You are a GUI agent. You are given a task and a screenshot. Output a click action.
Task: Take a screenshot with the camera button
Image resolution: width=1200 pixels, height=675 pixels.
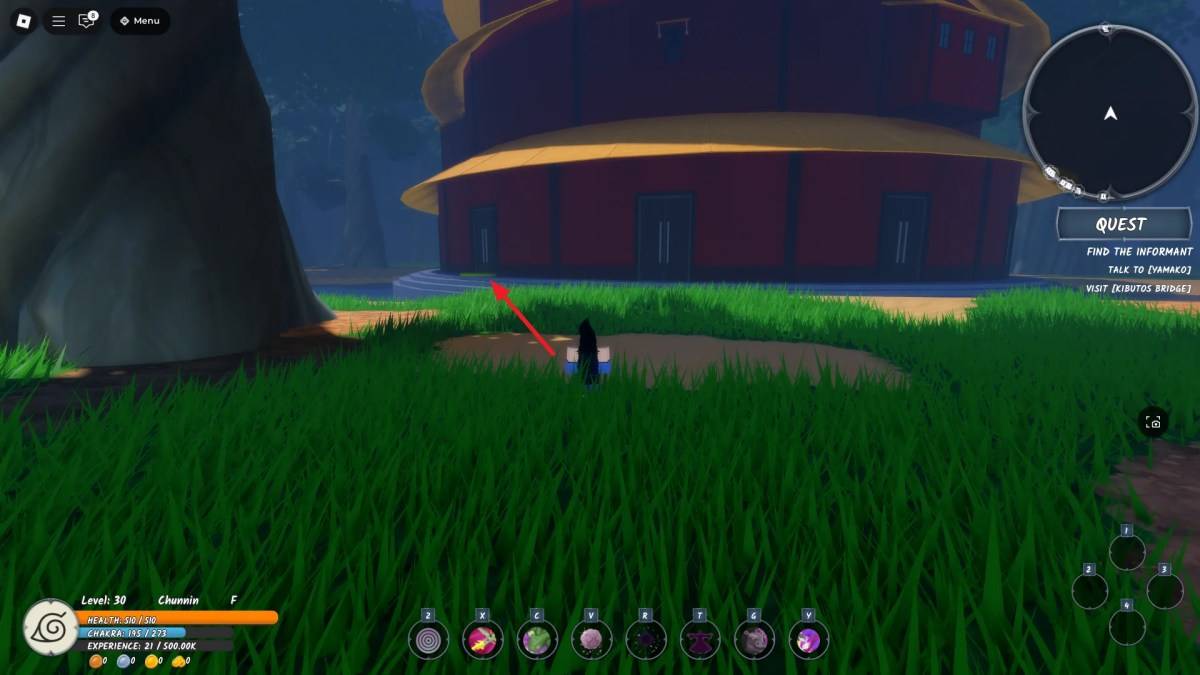[1153, 422]
